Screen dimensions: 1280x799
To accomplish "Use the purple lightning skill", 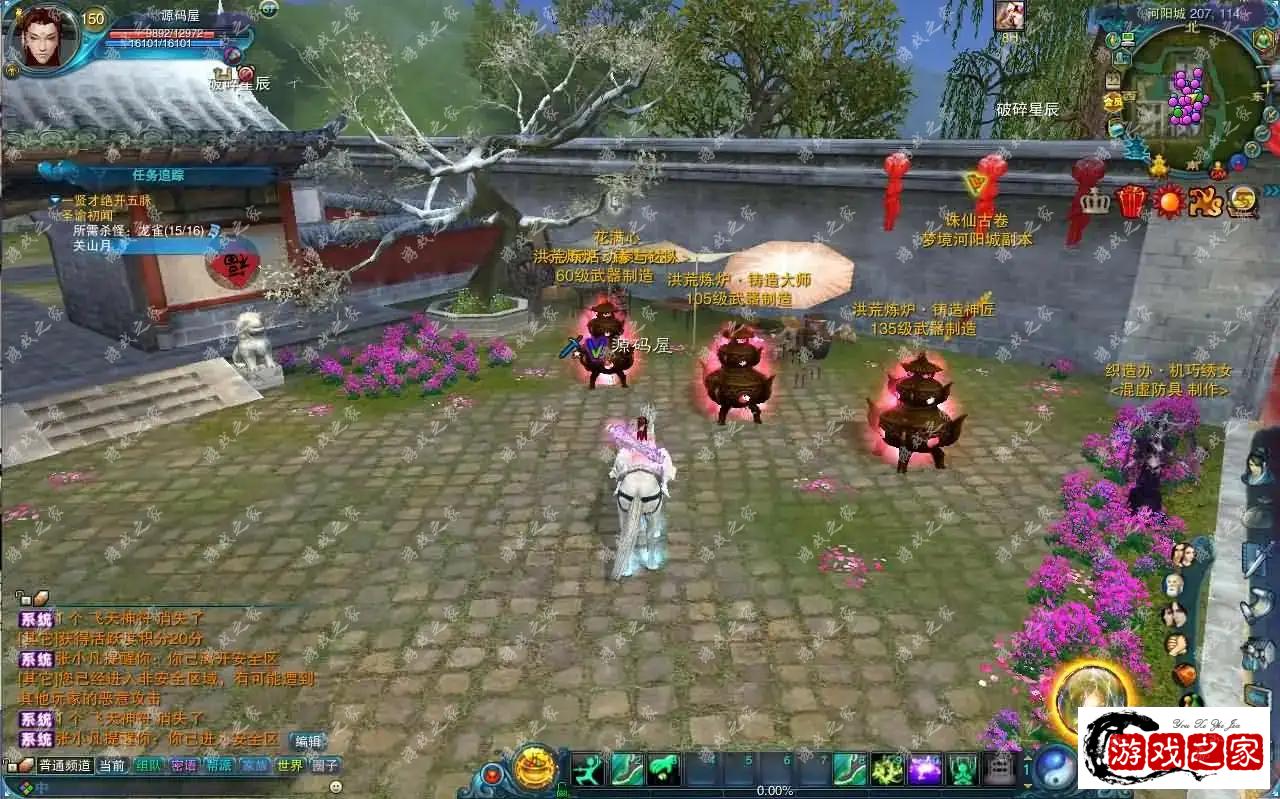I will point(925,769).
